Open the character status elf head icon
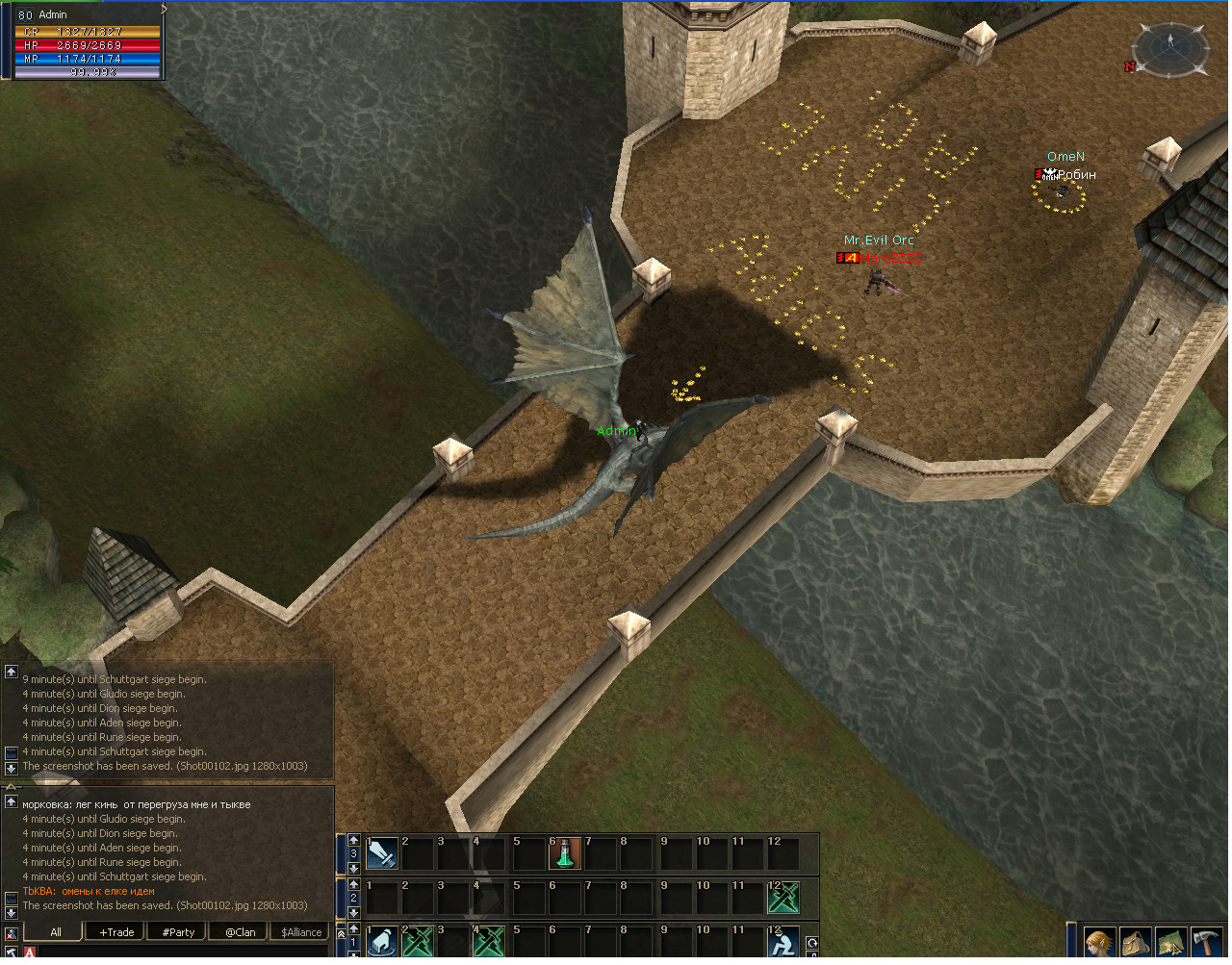Screen dimensions: 1232x965 (1099, 942)
